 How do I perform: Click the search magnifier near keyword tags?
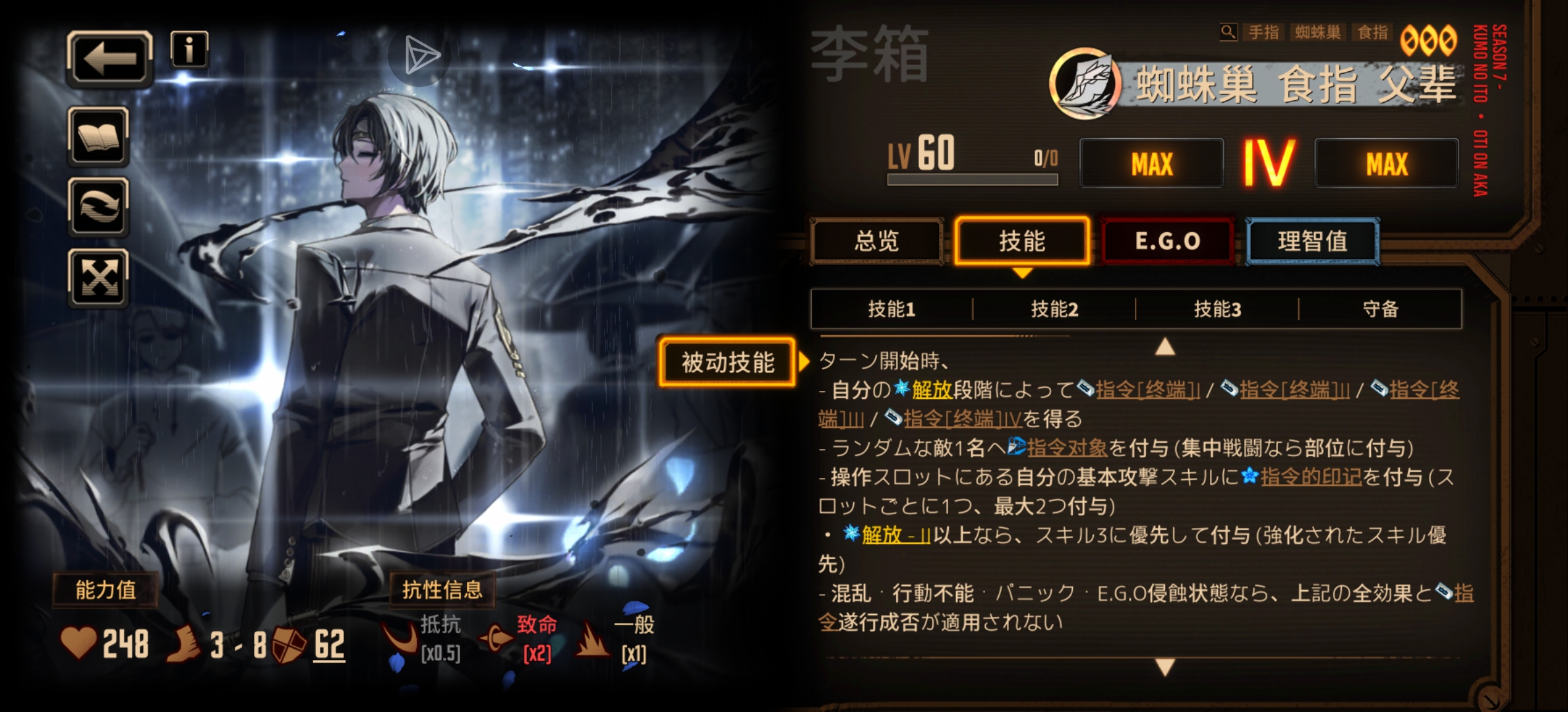(1229, 31)
